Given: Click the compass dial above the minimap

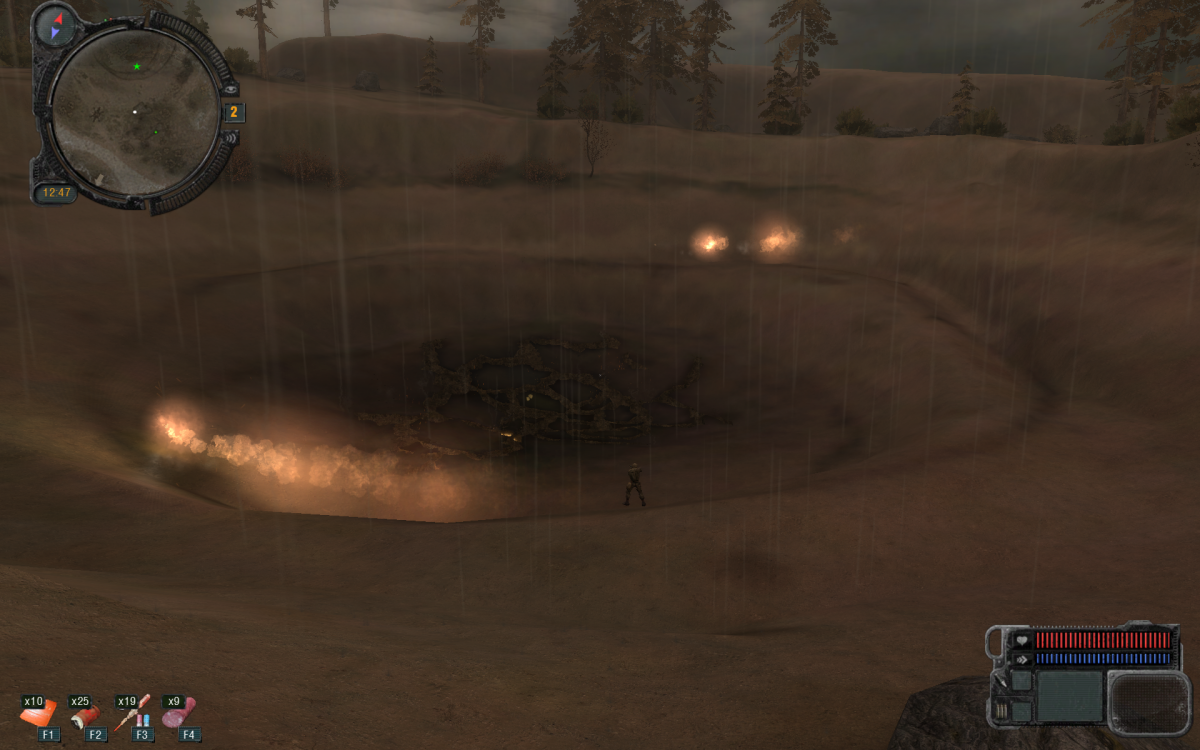Looking at the screenshot, I should [x=56, y=25].
